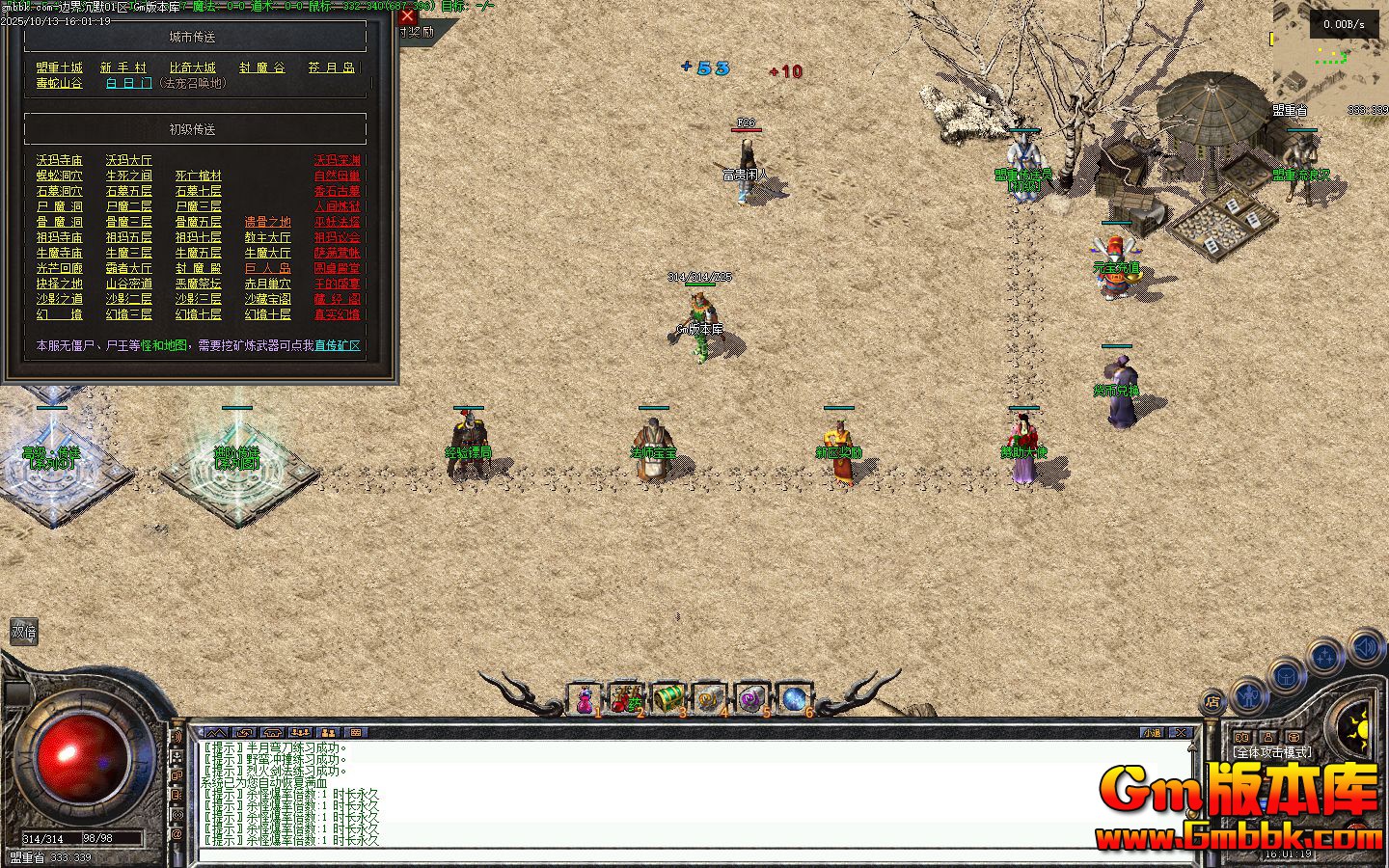Go to 封魔谷 via city teleport
This screenshot has height=868, width=1389.
click(x=262, y=68)
